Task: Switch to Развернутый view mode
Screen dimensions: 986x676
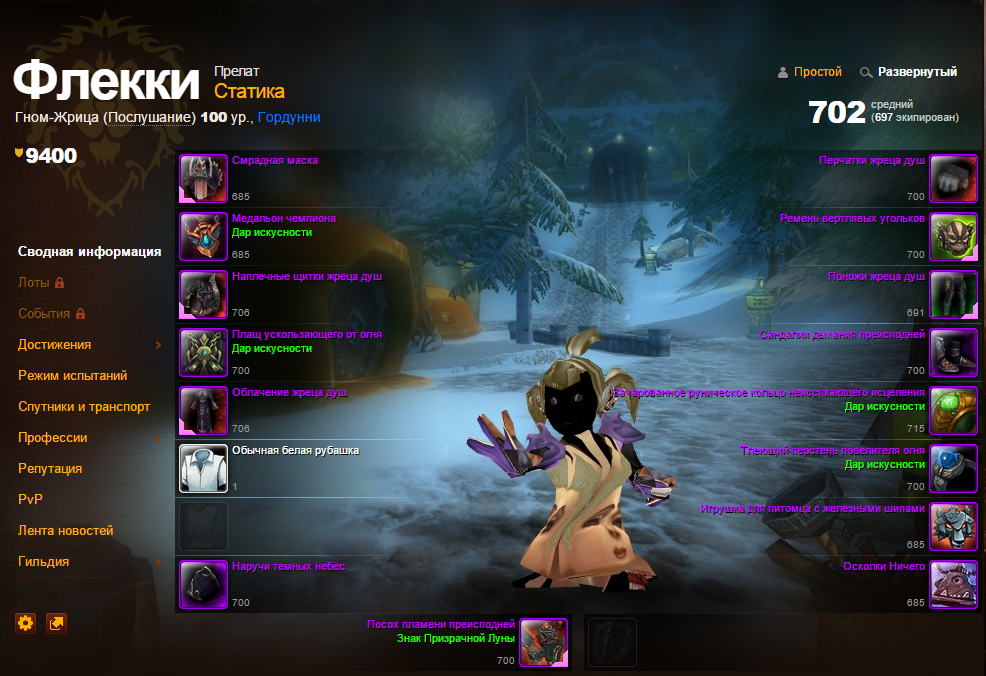Action: point(917,72)
